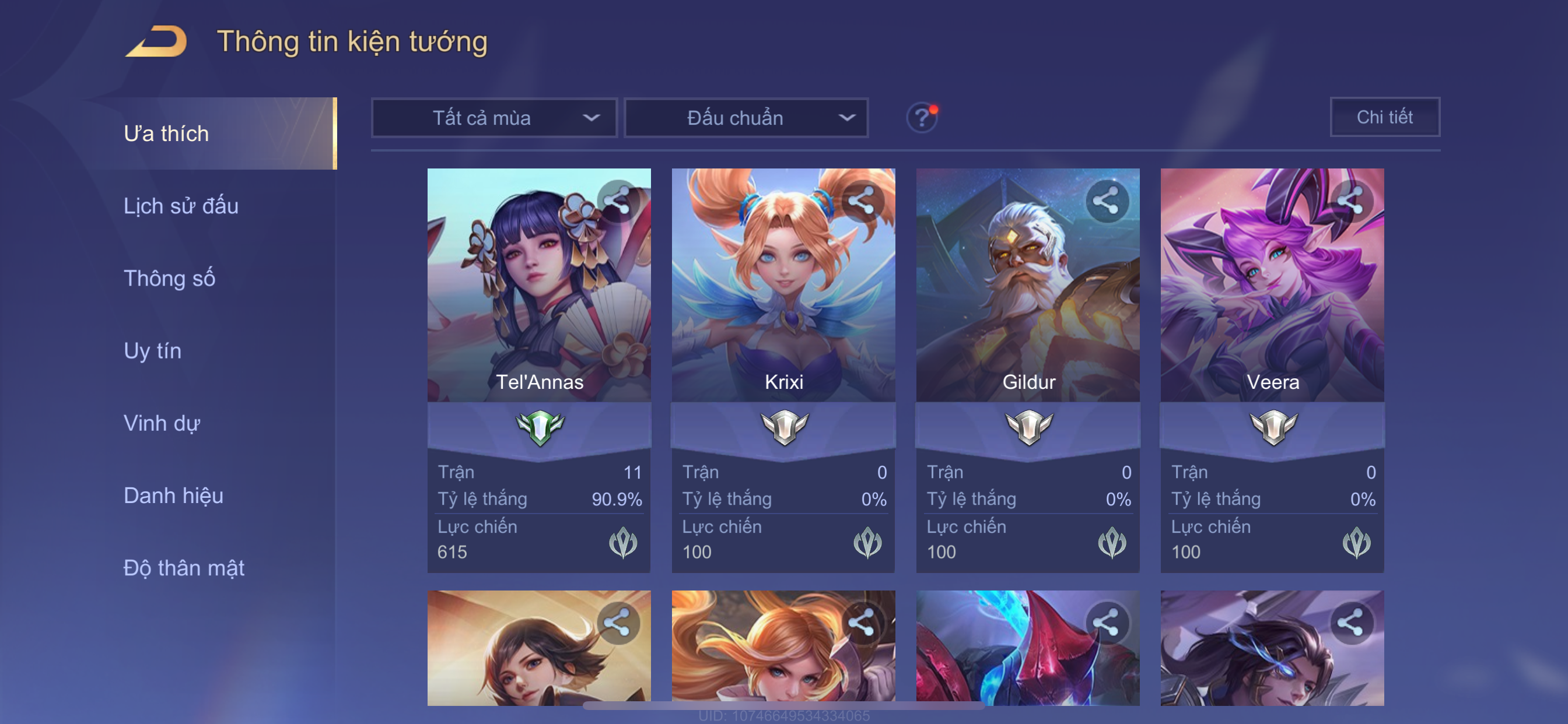Select the Uy tín tab

[152, 351]
